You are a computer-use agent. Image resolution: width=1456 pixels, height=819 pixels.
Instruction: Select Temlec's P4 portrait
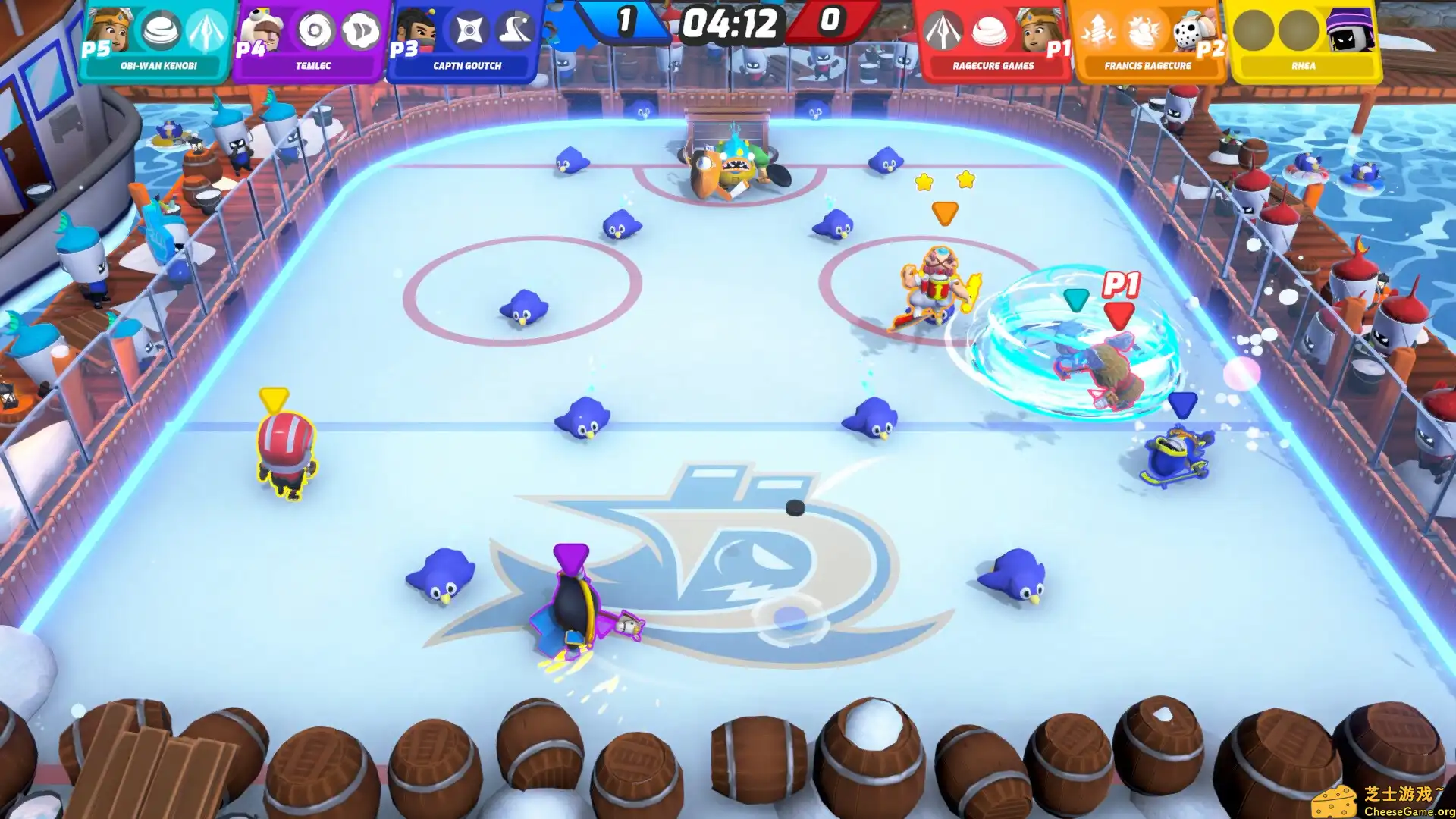263,32
